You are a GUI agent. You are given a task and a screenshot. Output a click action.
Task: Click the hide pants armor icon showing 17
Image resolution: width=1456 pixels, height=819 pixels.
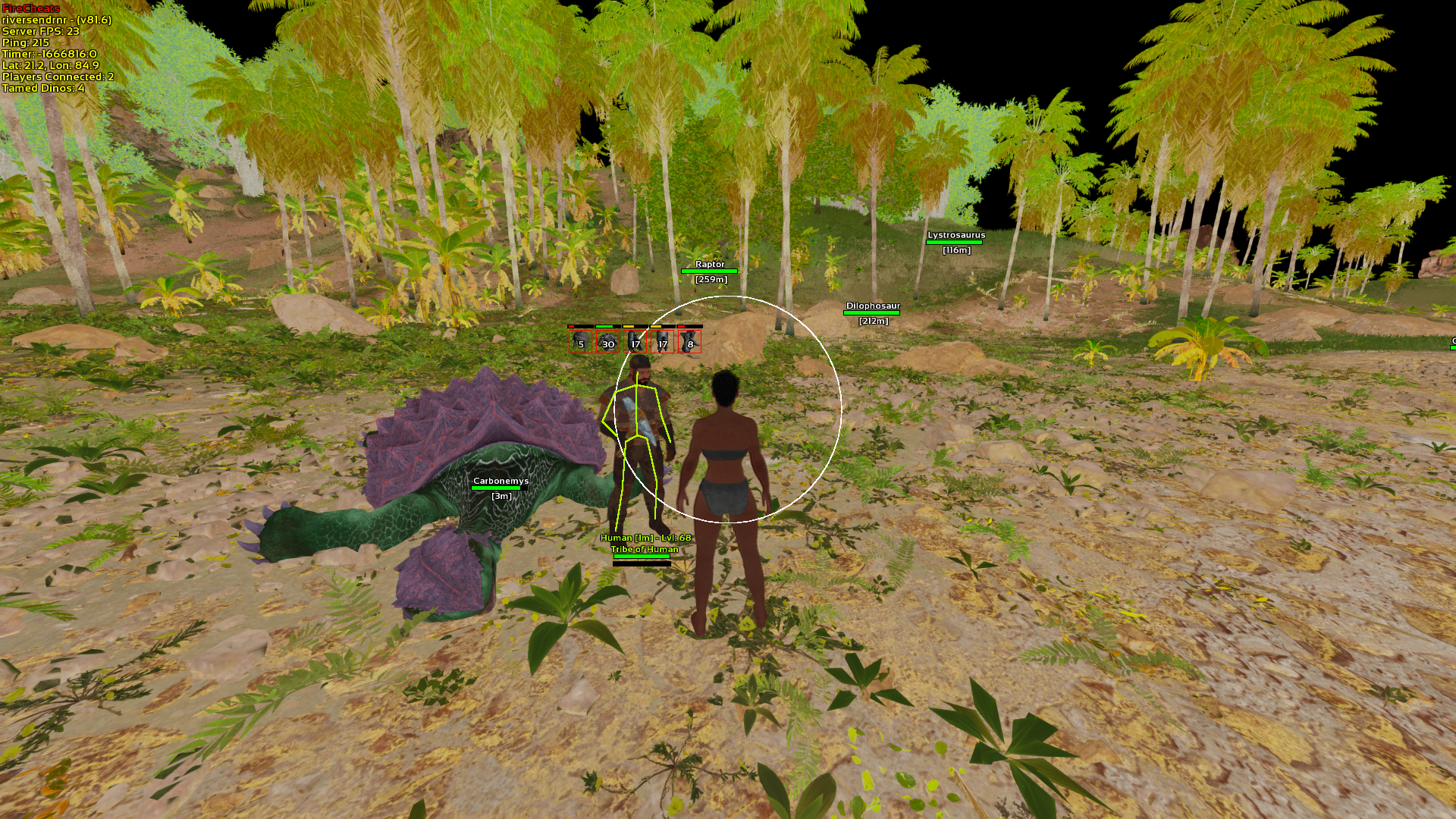(663, 343)
